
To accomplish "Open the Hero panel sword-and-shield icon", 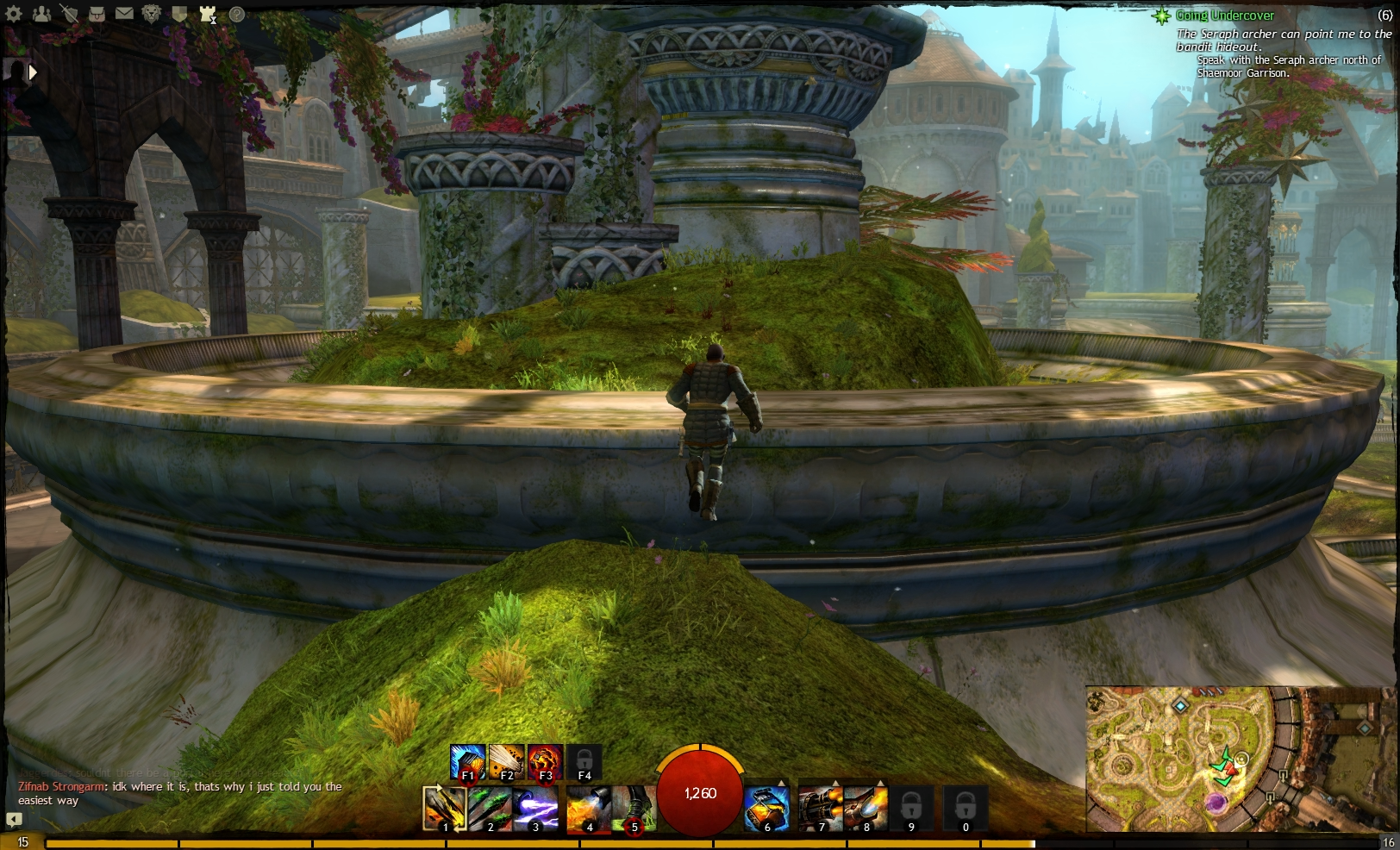I will click(70, 12).
